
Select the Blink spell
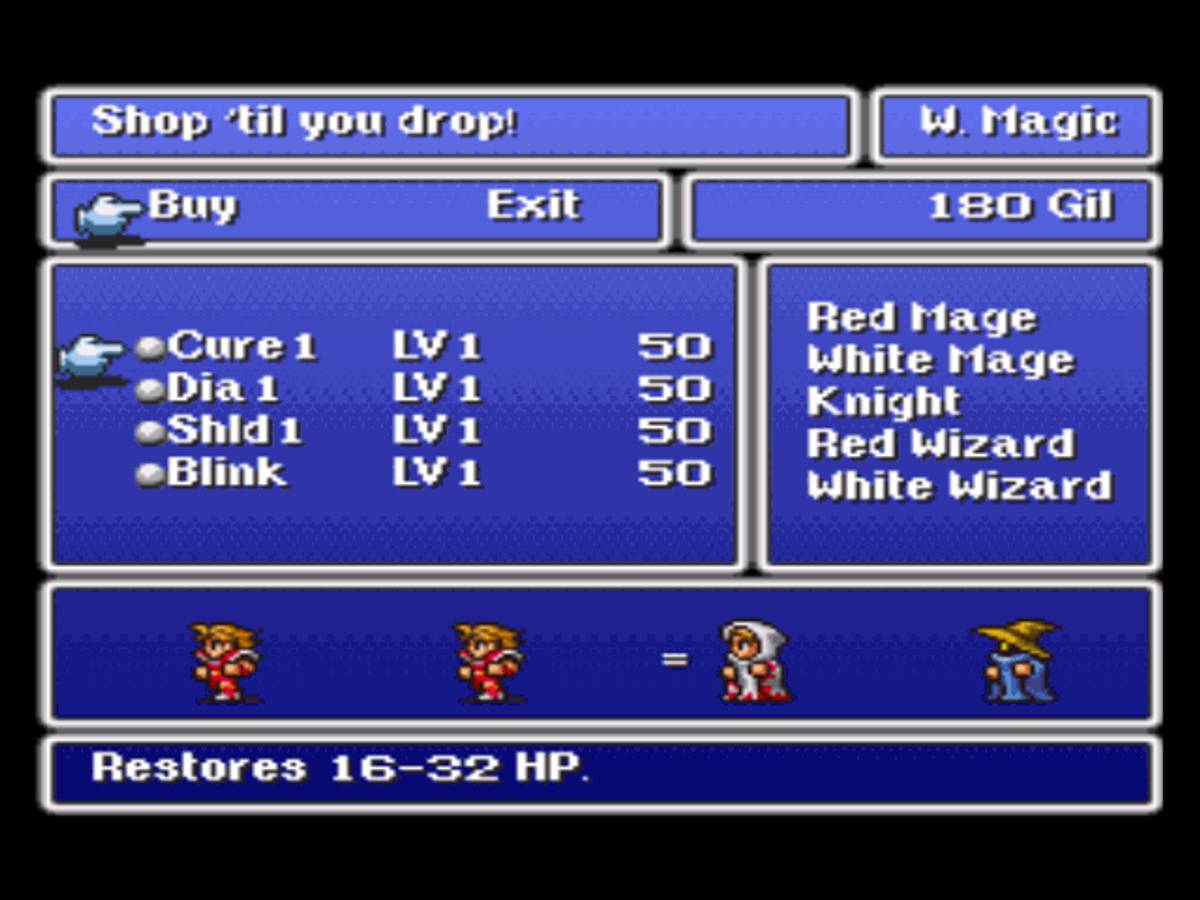point(226,473)
